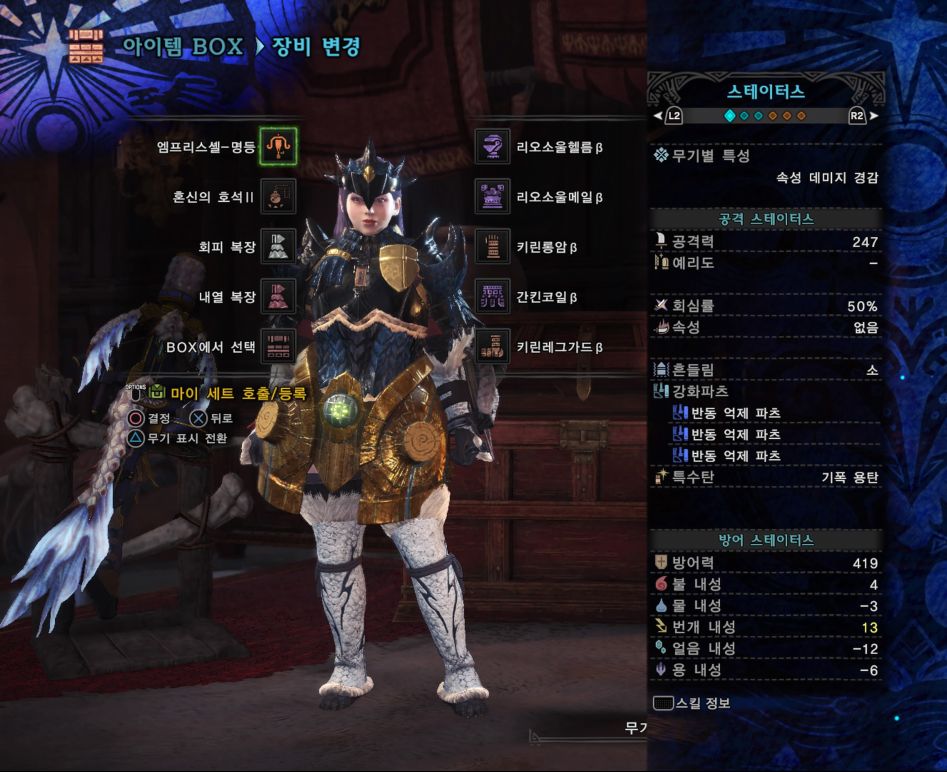Image resolution: width=947 pixels, height=772 pixels.
Task: Open the 간킨코일β waist armor slot
Action: [492, 296]
